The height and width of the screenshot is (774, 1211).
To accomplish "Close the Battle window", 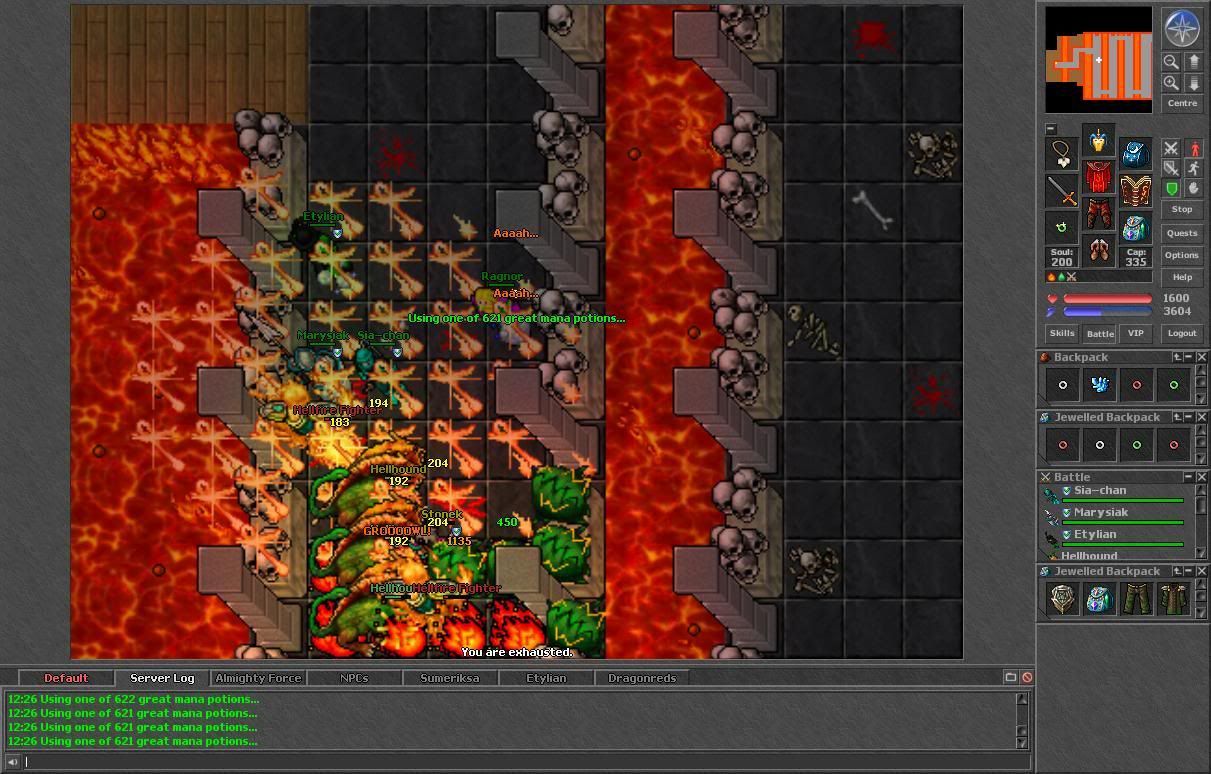I will [1202, 477].
